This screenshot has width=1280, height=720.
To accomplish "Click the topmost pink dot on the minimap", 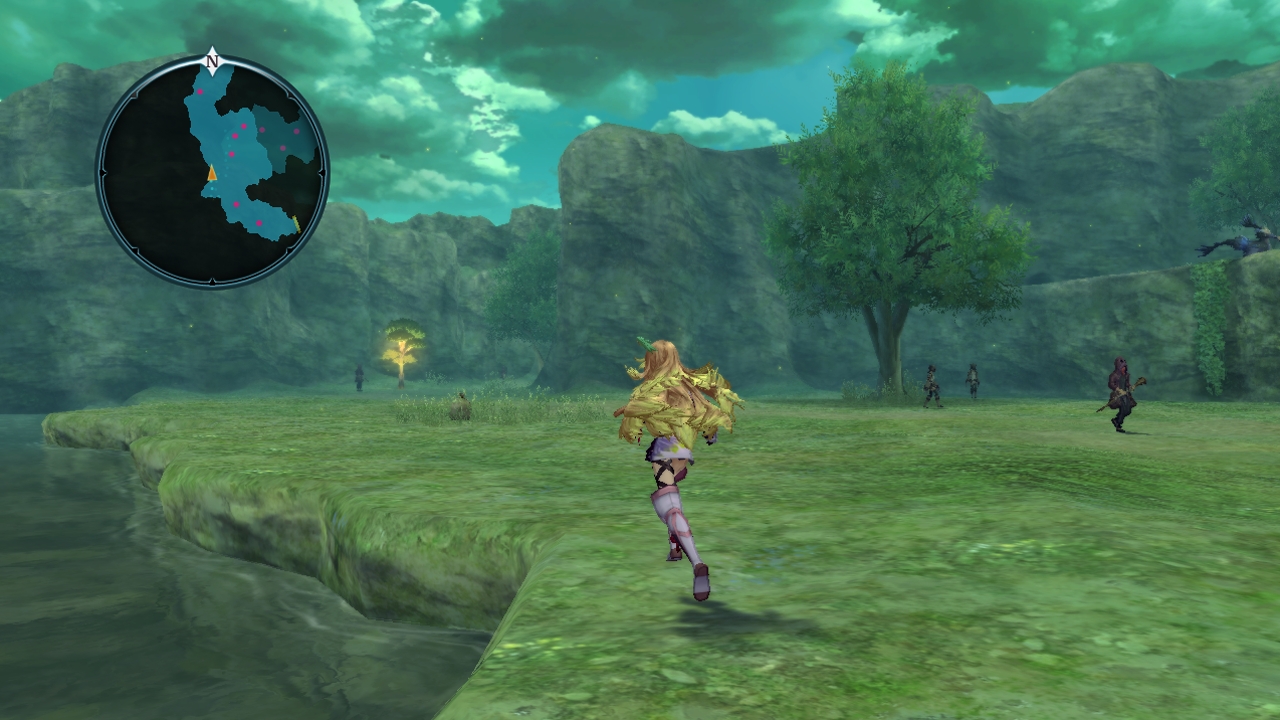I will click(x=200, y=91).
